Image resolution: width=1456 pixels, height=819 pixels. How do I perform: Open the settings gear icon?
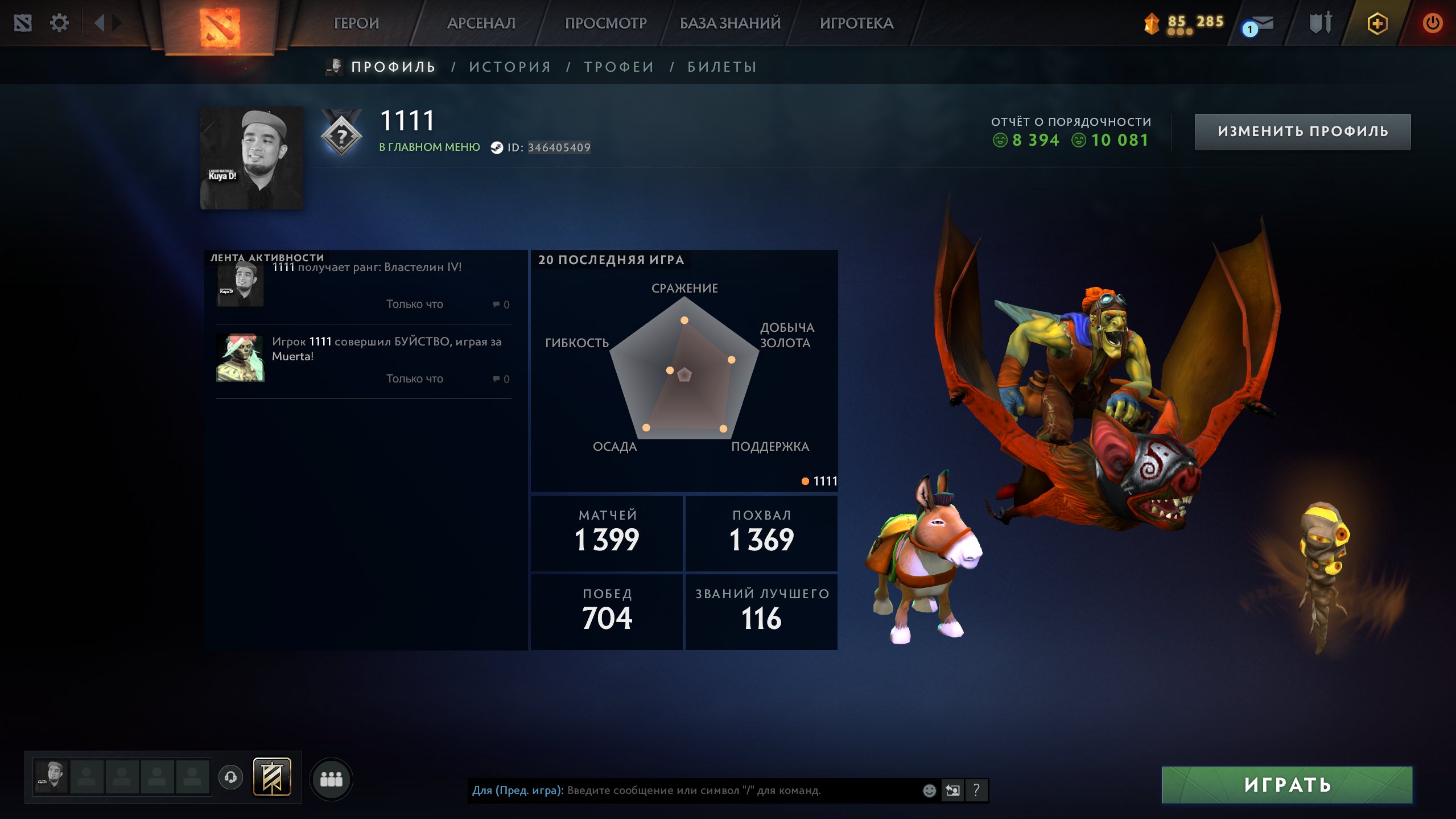tap(59, 23)
